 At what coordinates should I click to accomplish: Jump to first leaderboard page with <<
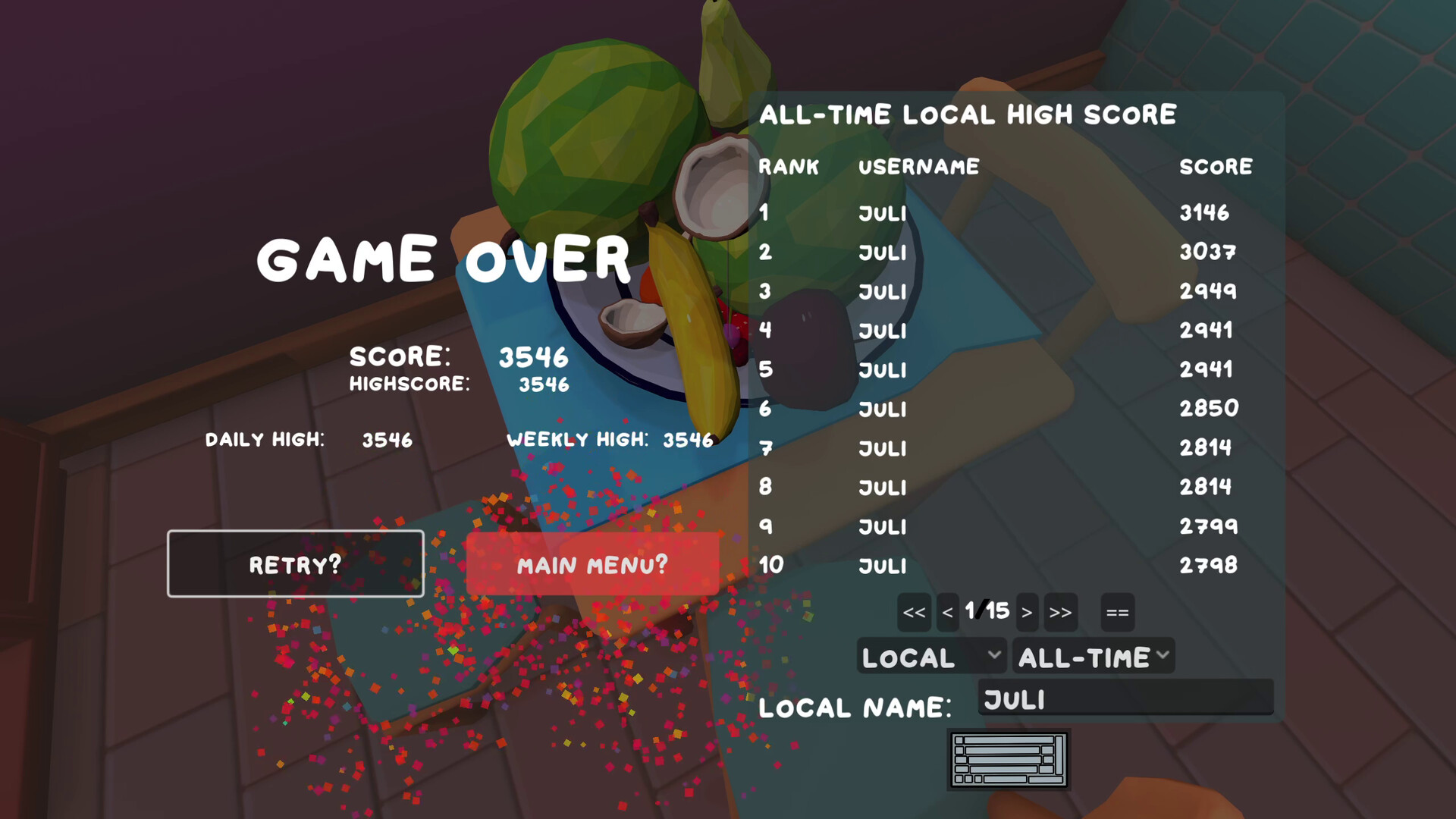click(913, 612)
